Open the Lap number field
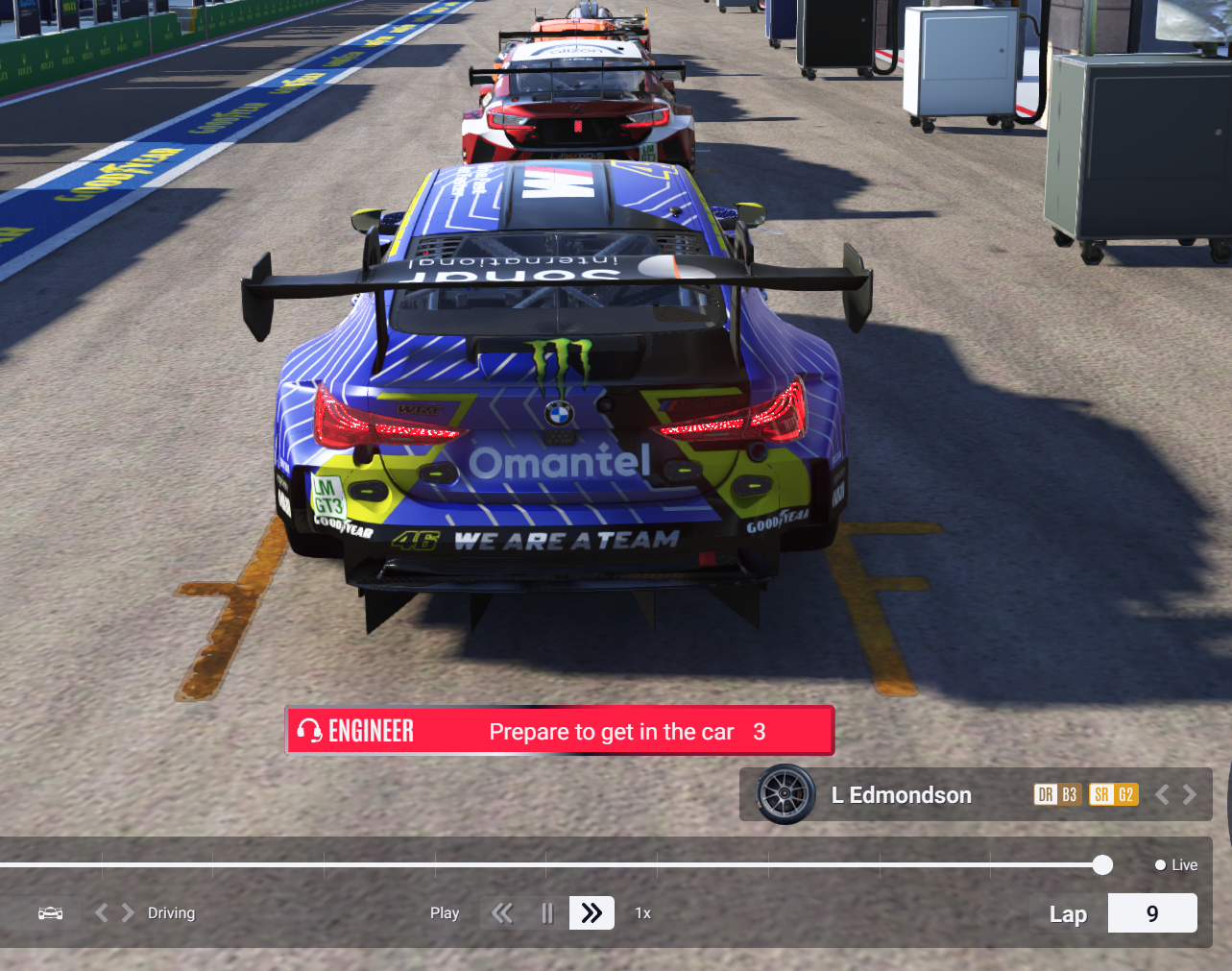1232x971 pixels. [1152, 913]
